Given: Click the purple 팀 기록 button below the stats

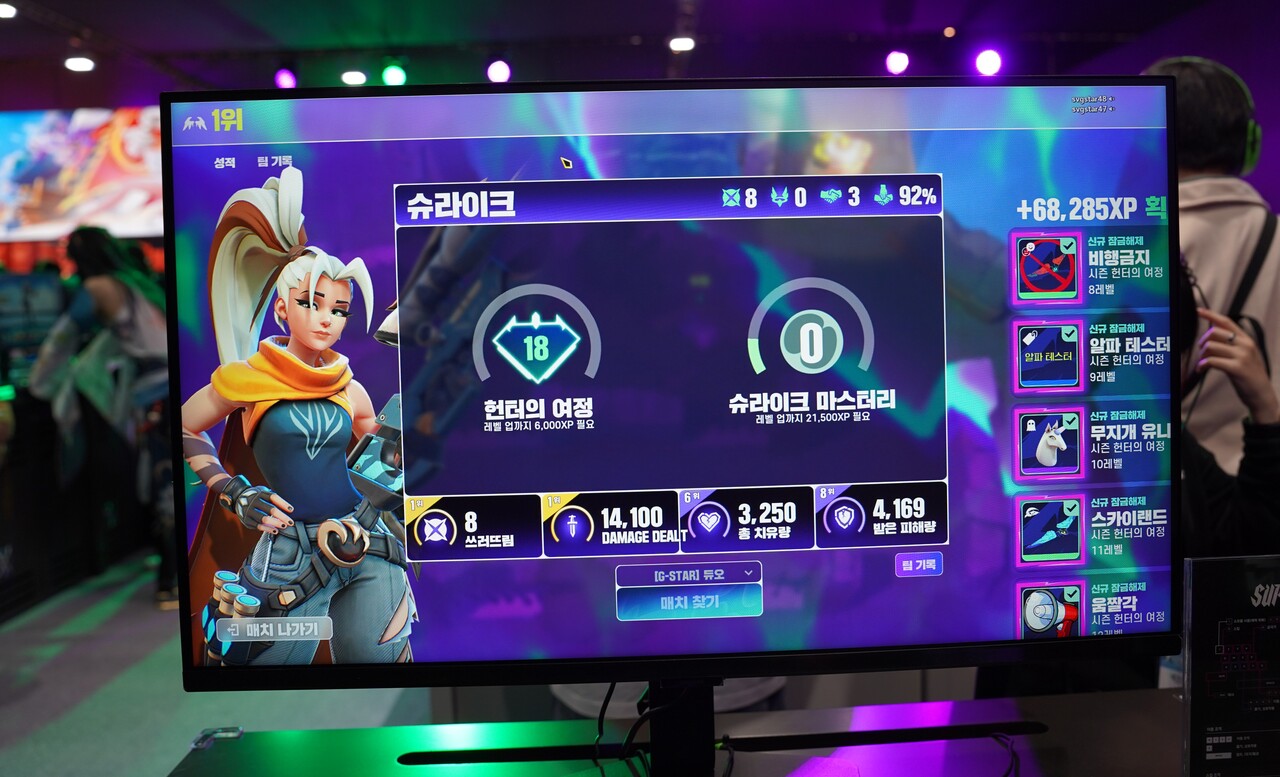Looking at the screenshot, I should [918, 565].
